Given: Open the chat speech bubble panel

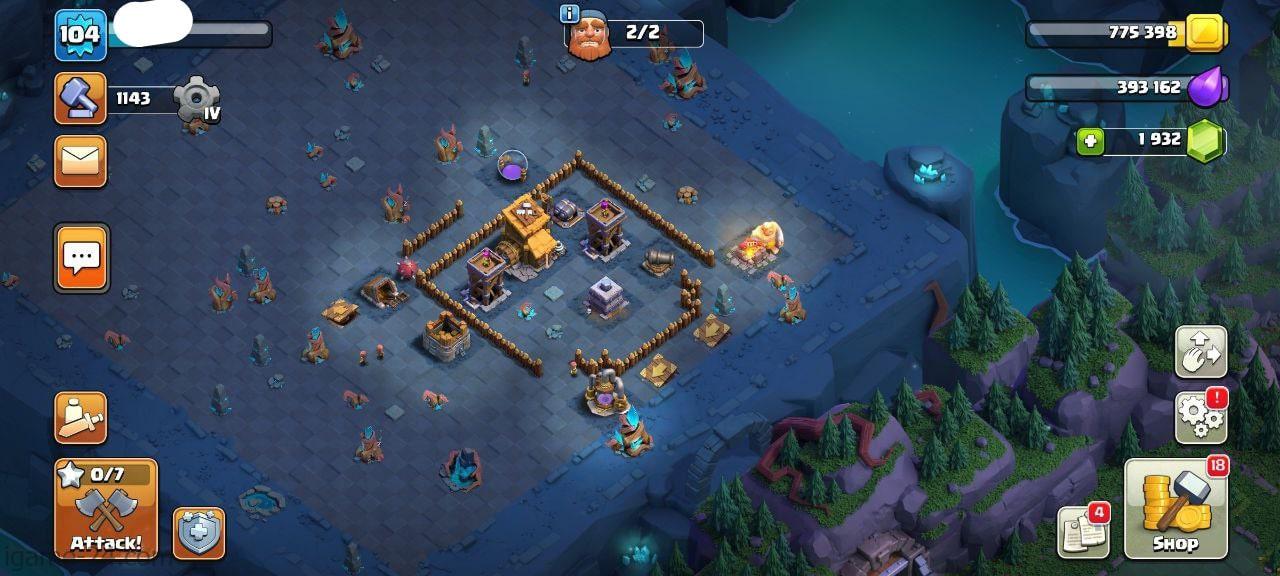Looking at the screenshot, I should pos(81,258).
